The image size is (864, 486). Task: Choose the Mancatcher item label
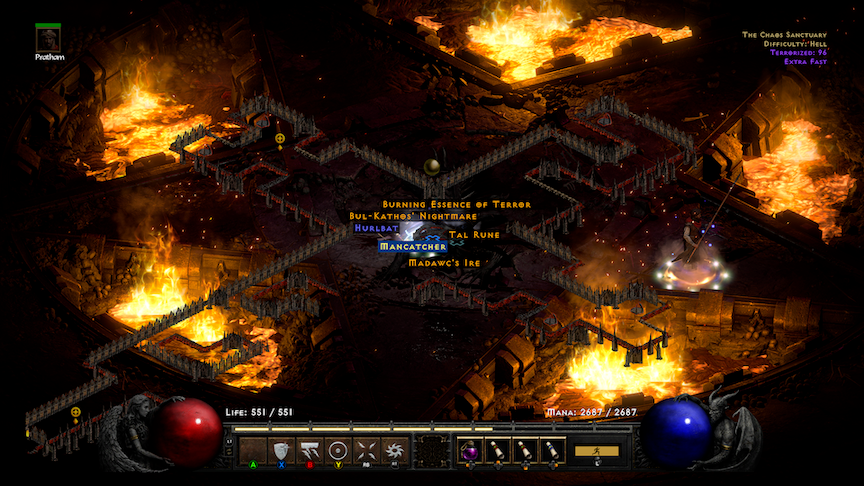412,245
